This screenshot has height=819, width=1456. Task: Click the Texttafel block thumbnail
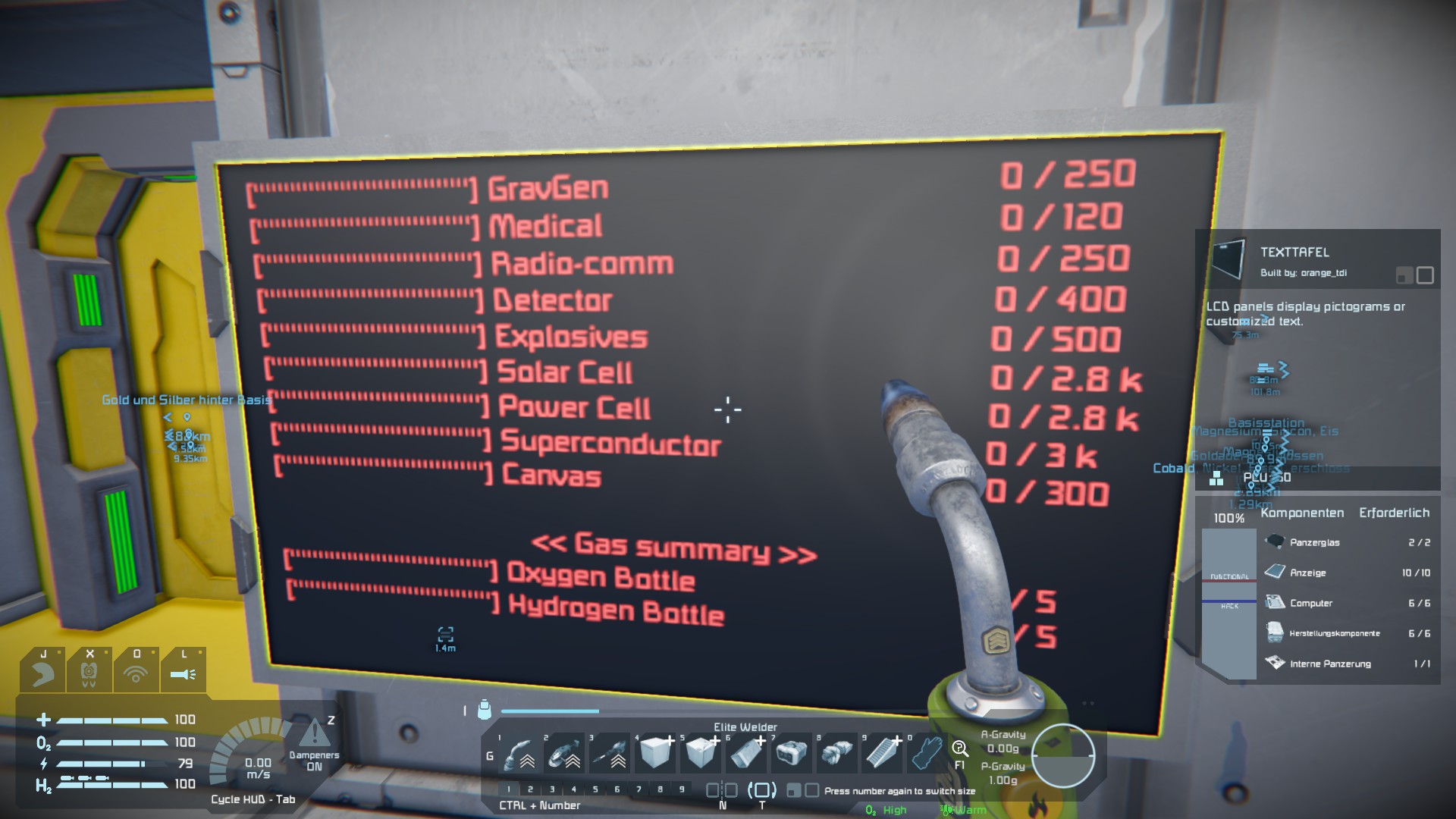1227,260
